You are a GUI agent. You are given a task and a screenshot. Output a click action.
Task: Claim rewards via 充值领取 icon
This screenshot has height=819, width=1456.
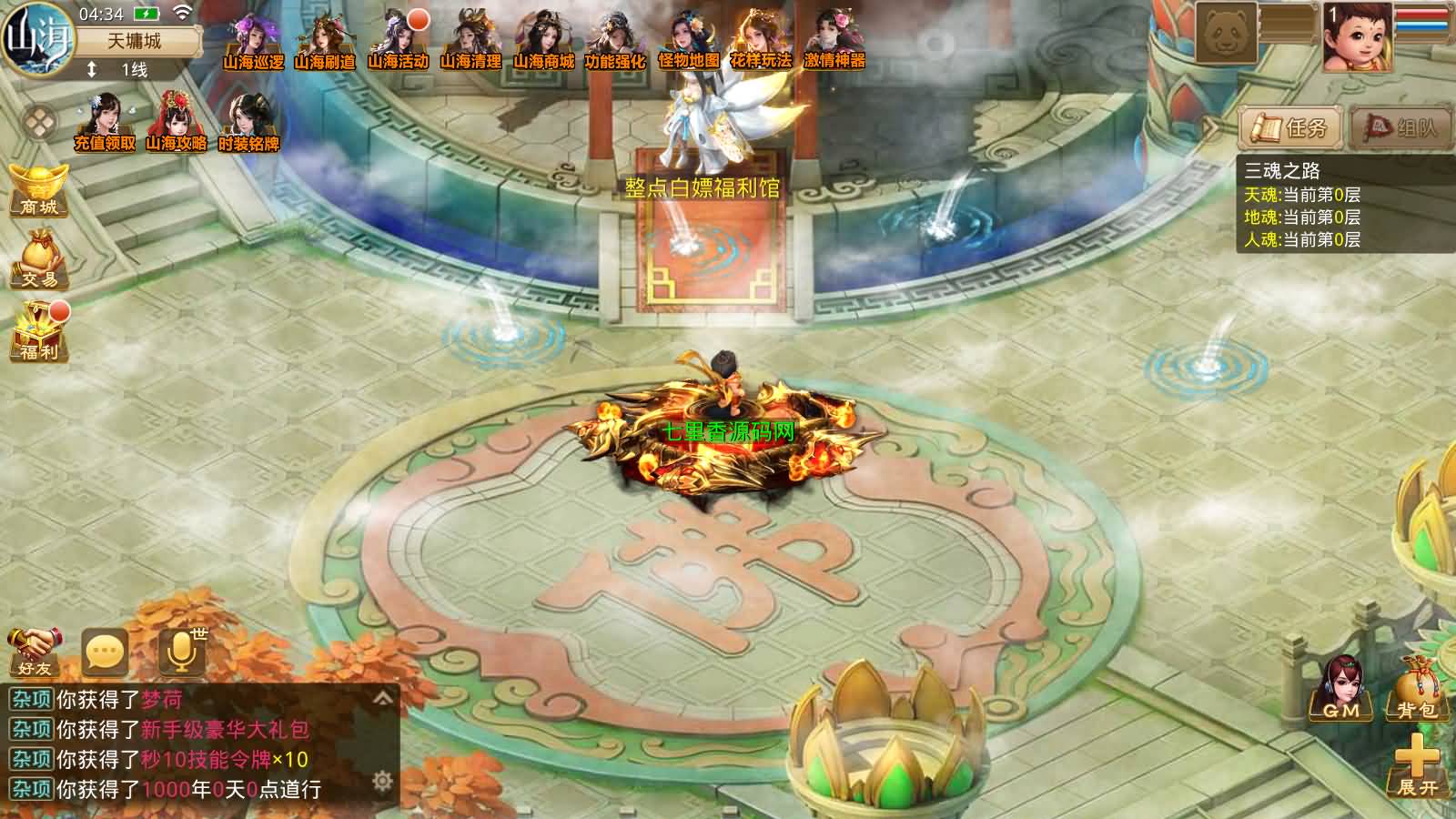[105, 123]
